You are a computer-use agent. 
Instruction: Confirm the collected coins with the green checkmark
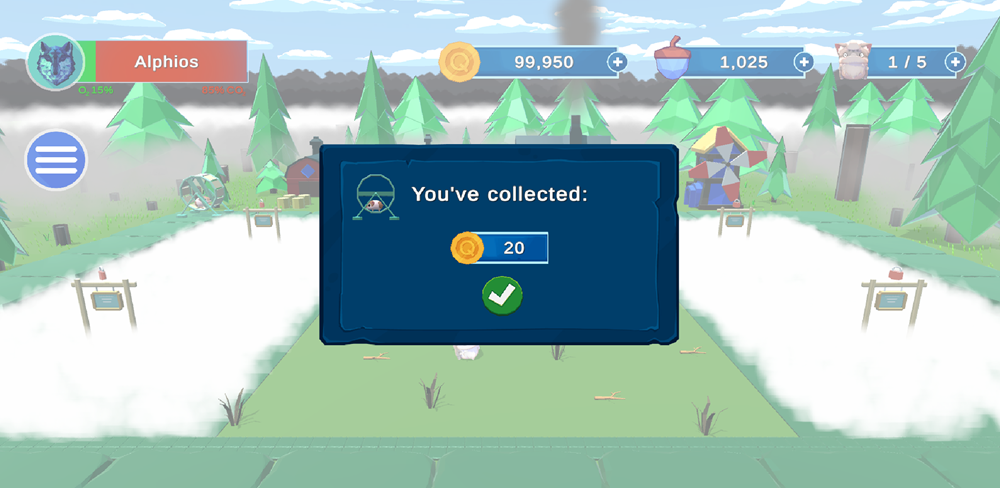[x=502, y=295]
